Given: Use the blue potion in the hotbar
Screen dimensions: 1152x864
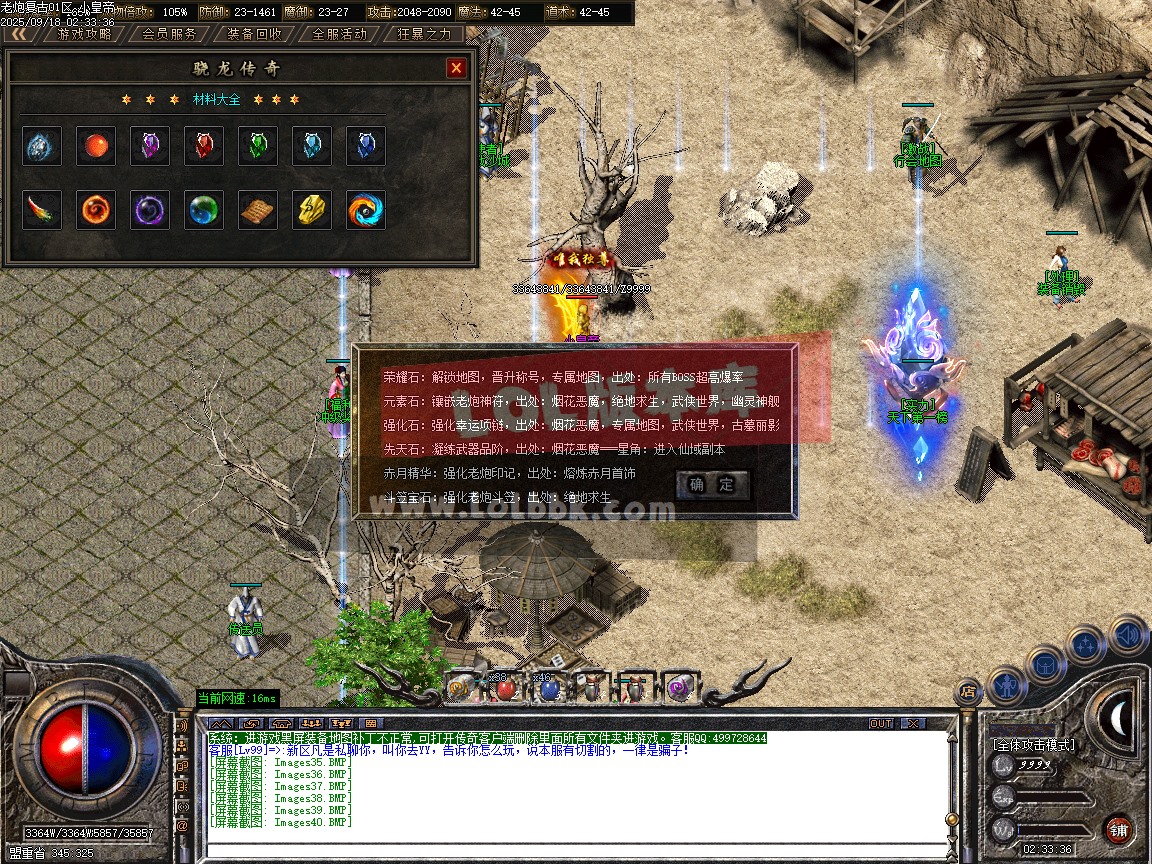Looking at the screenshot, I should coord(547,688).
